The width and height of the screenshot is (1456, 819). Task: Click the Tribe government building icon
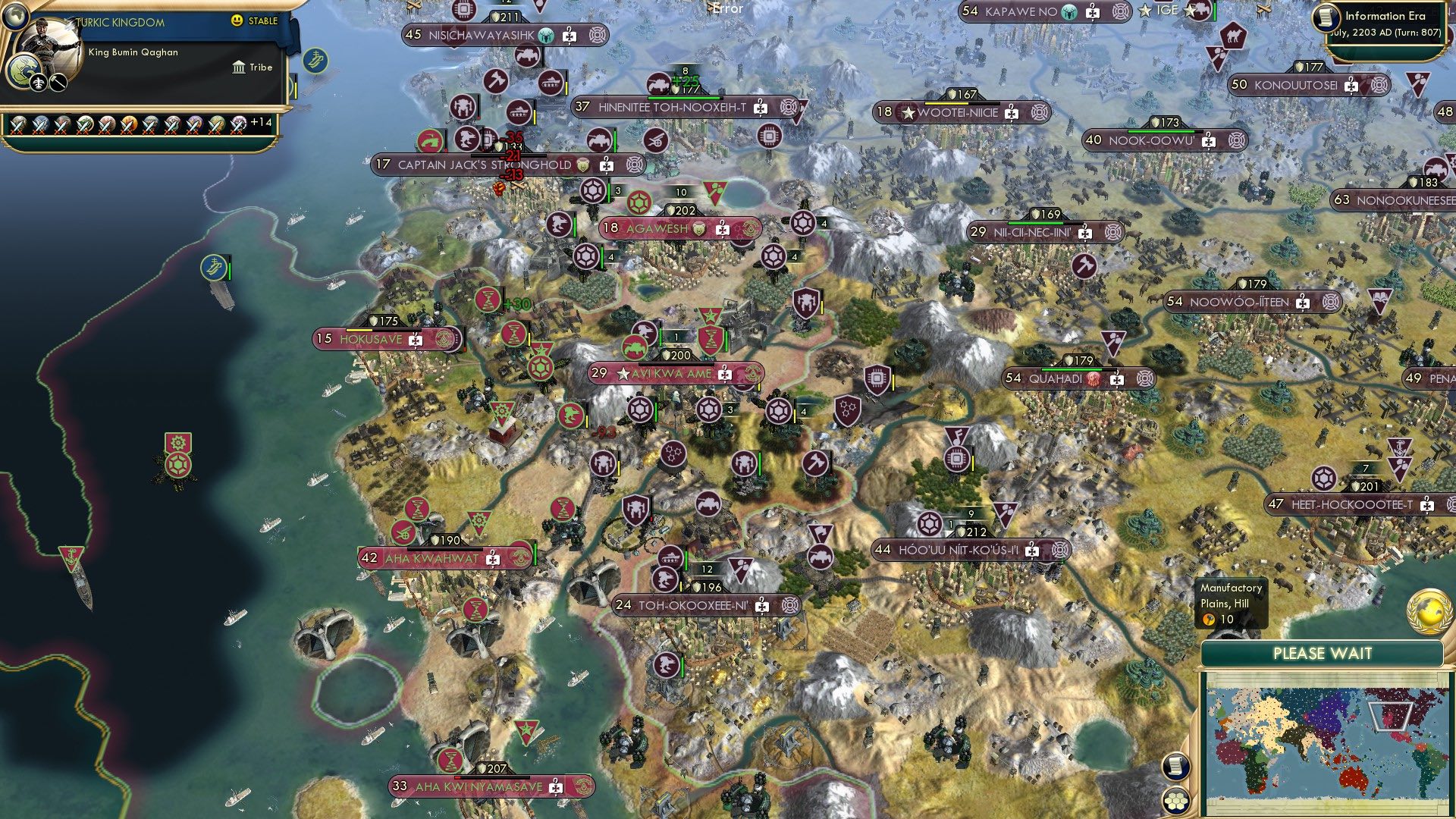(x=238, y=67)
